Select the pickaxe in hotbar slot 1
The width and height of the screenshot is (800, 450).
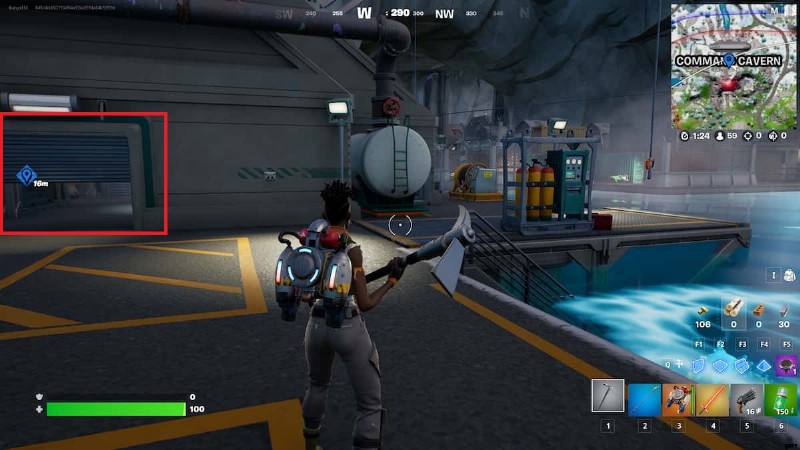(607, 396)
